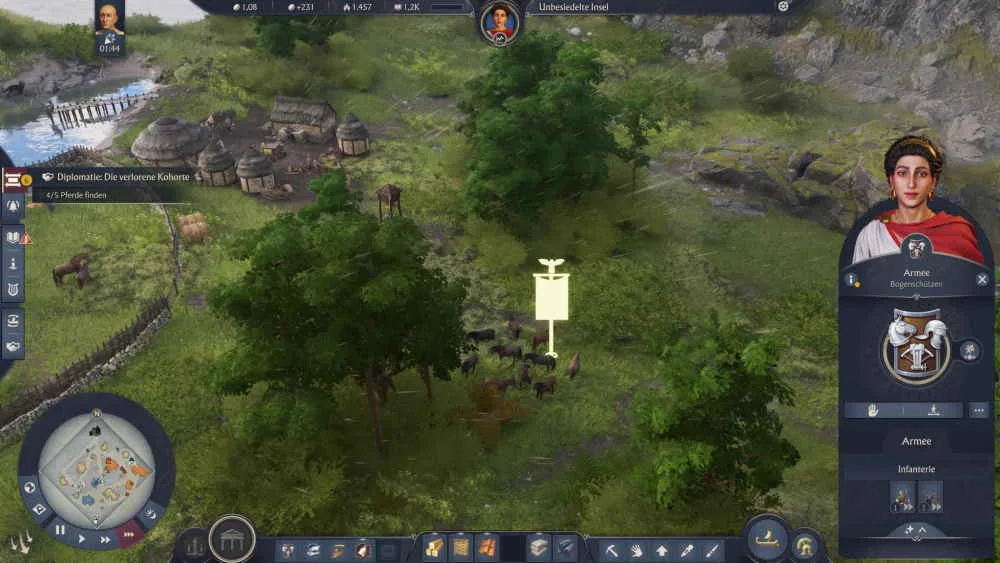Image resolution: width=1000 pixels, height=563 pixels.
Task: Click the hand stance button in army panel
Action: (x=875, y=410)
